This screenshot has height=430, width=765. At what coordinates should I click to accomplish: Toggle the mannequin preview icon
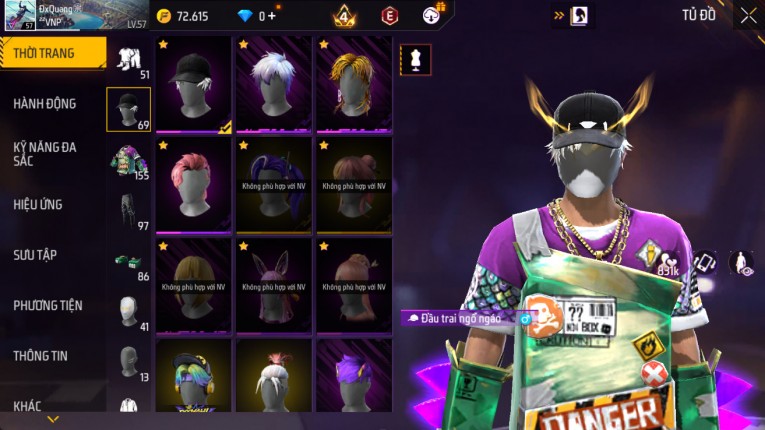415,59
